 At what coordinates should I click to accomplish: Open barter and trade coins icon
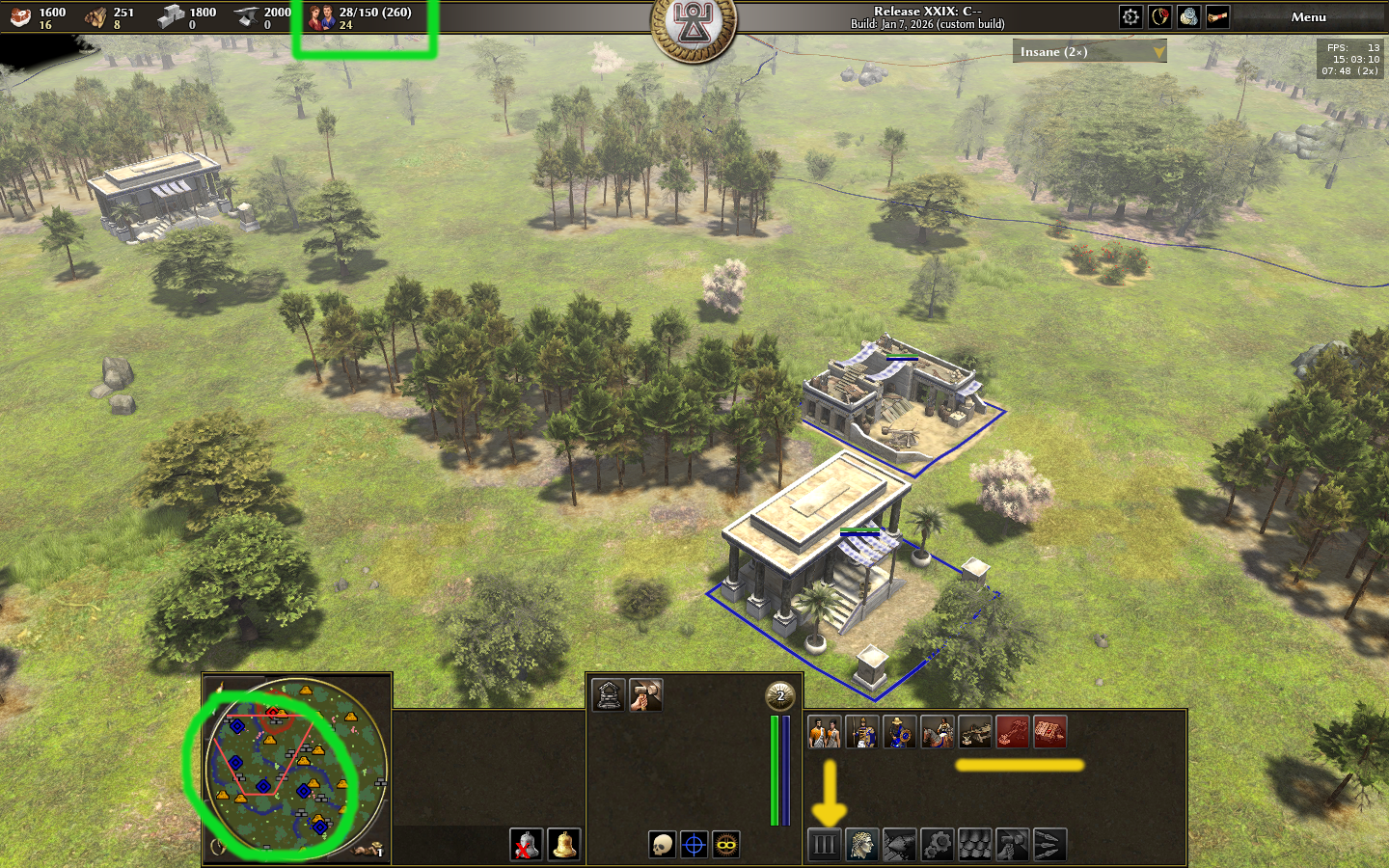pyautogui.click(x=1188, y=16)
